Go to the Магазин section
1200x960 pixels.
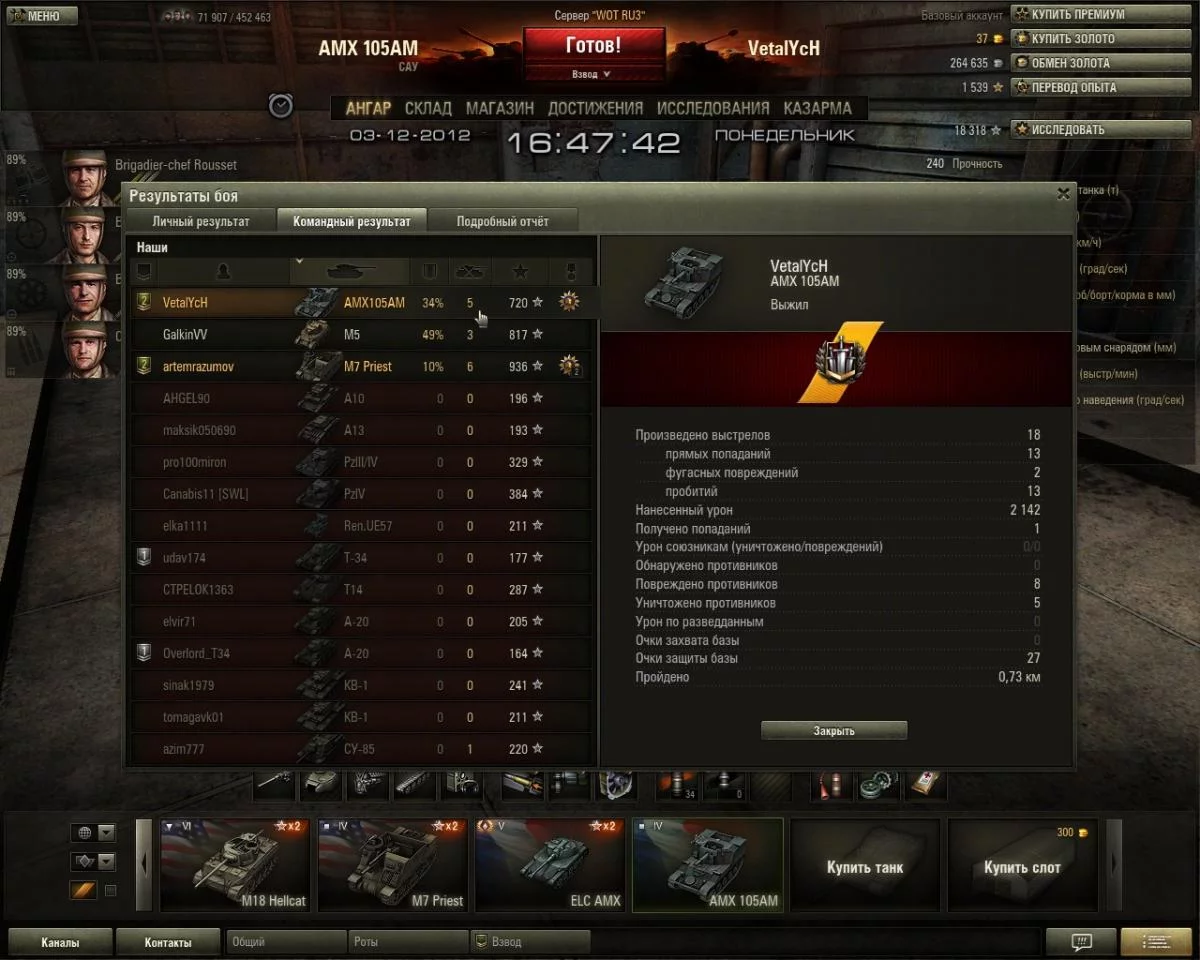pyautogui.click(x=499, y=108)
